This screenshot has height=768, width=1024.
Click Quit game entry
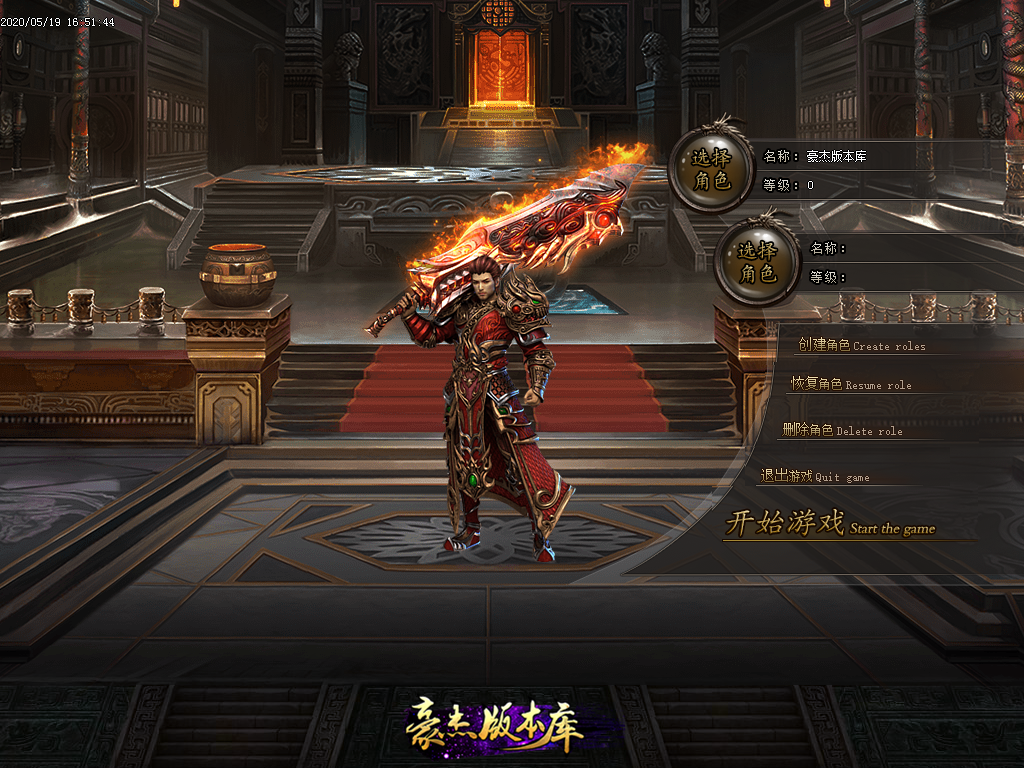[x=814, y=477]
